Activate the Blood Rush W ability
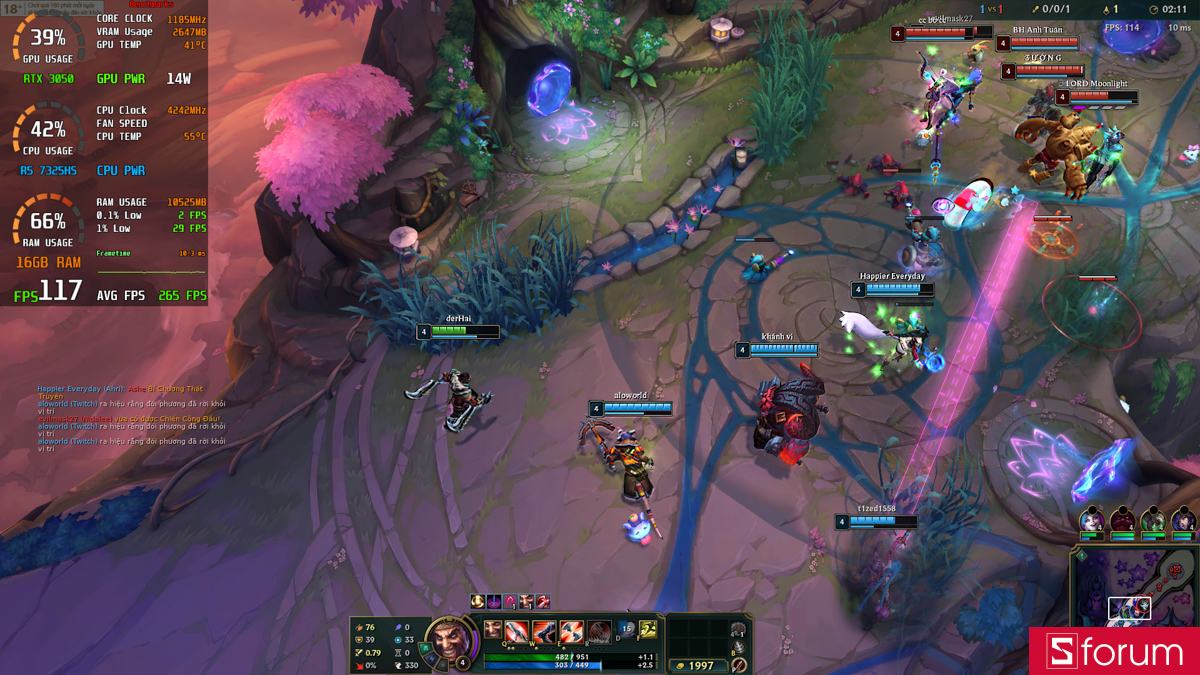 click(x=544, y=631)
